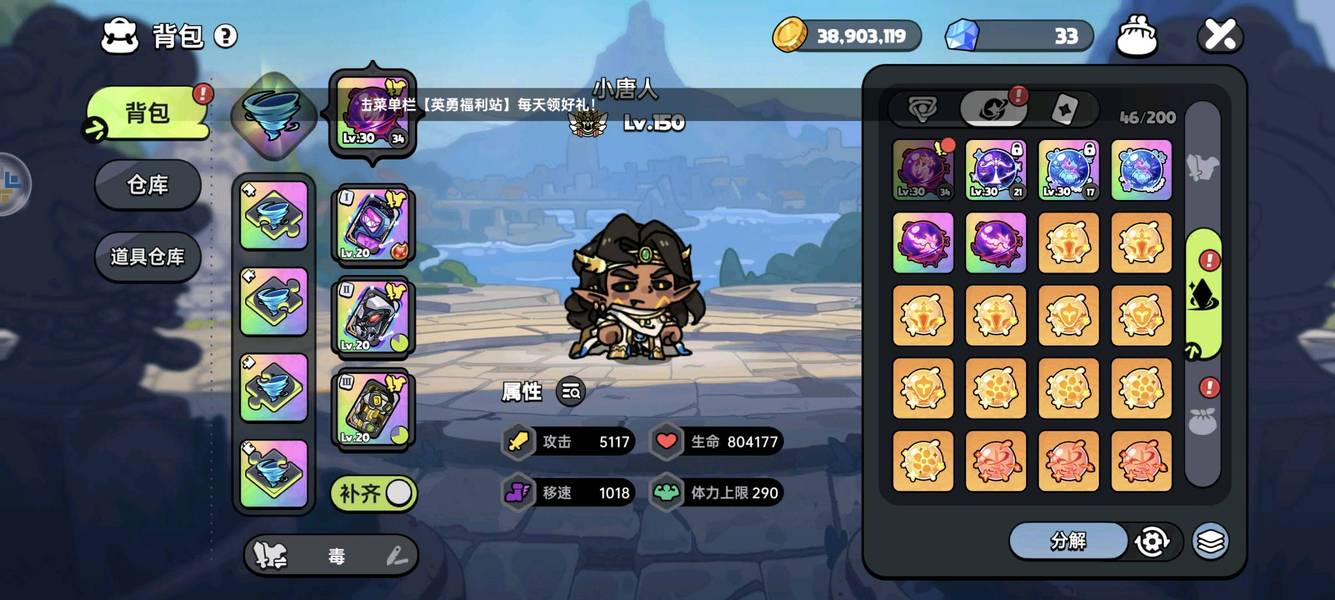
Task: Switch to the swirl inventory filter tab
Action: [993, 109]
